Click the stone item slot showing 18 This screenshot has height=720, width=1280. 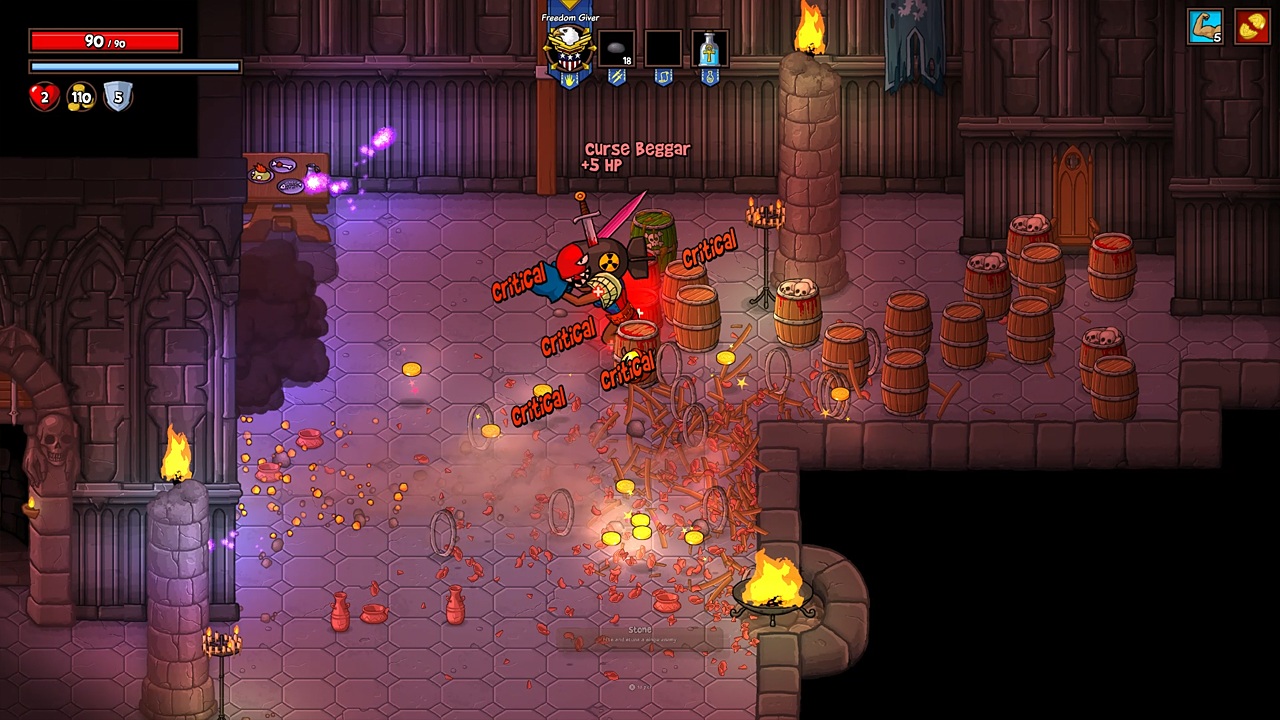[616, 48]
